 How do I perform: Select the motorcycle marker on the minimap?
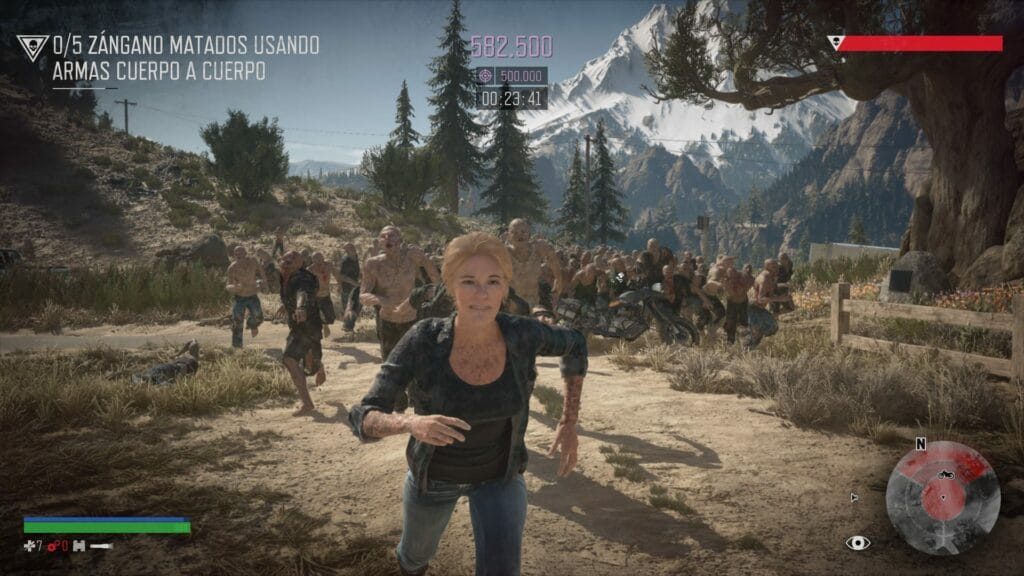pos(942,468)
